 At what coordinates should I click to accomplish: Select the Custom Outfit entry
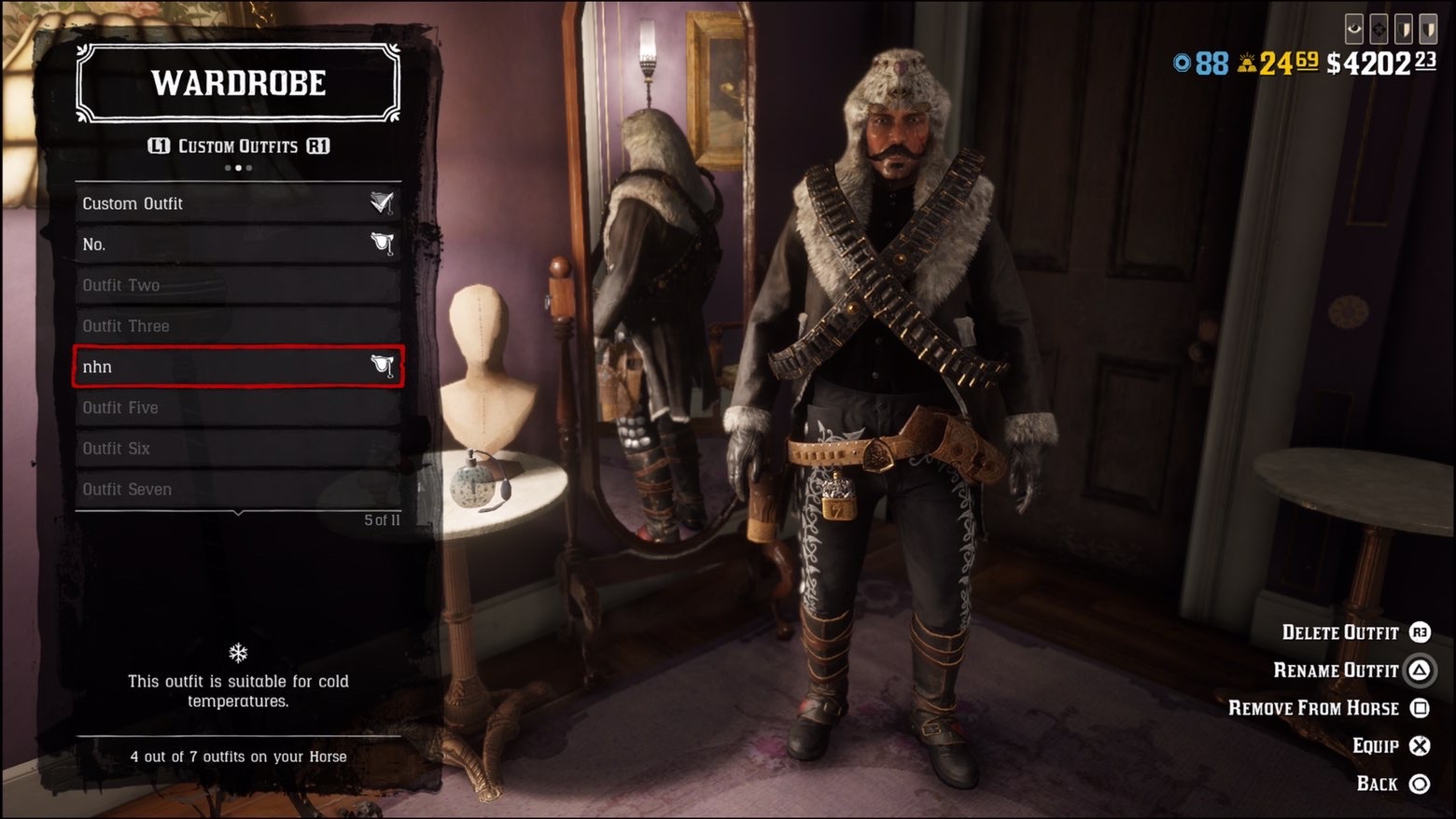238,203
